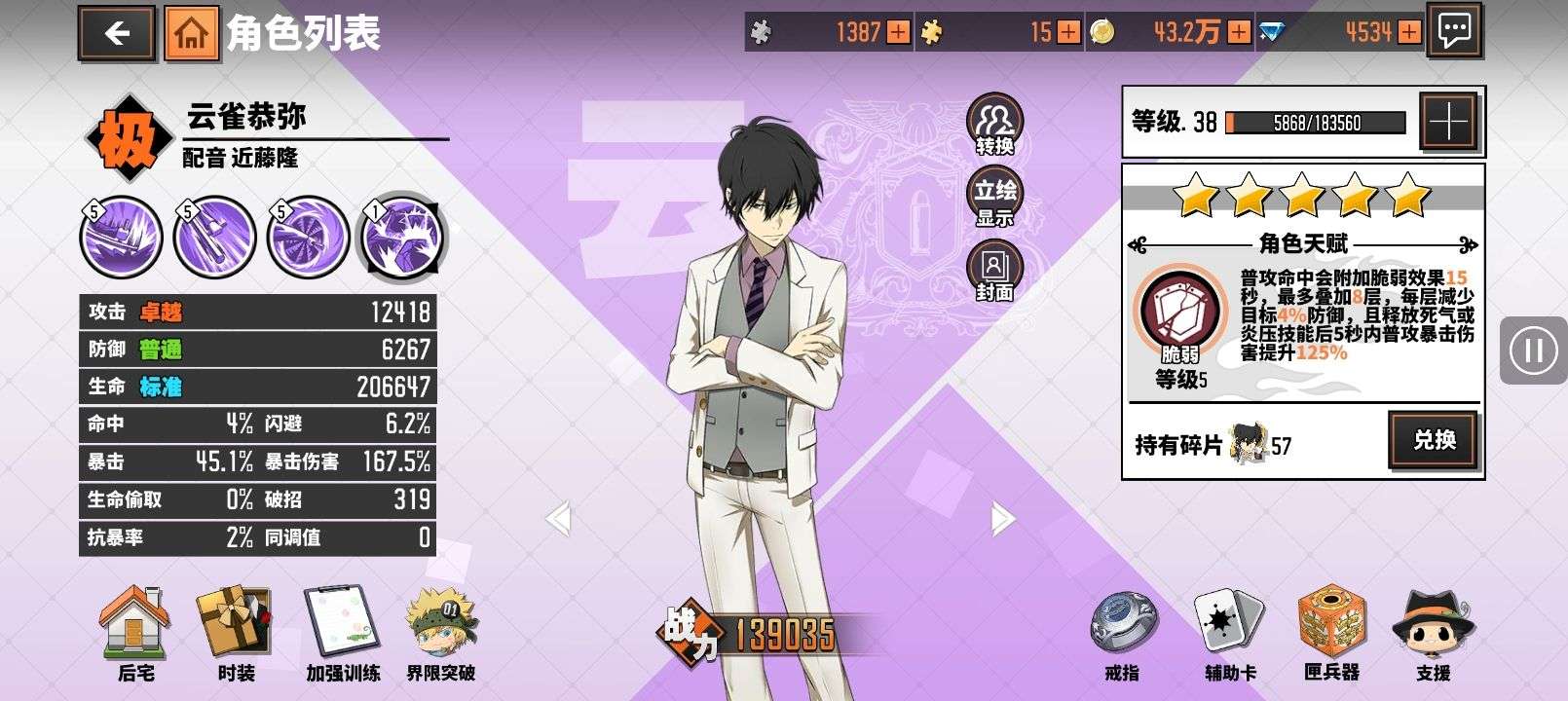Open the 辅助卡 support cards
This screenshot has width=1568, height=701.
tap(1229, 633)
